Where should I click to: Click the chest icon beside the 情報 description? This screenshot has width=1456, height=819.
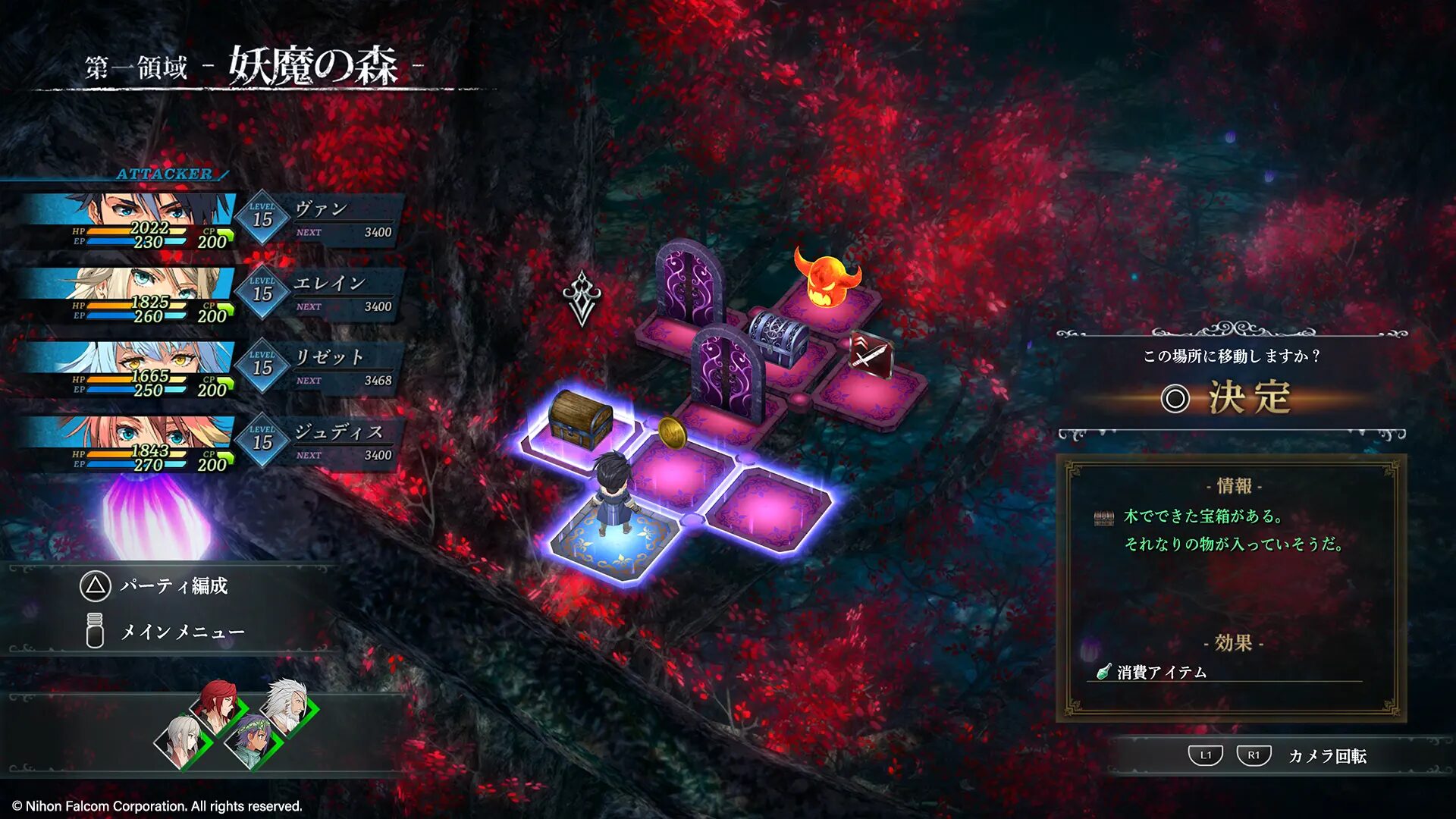coord(1103,518)
